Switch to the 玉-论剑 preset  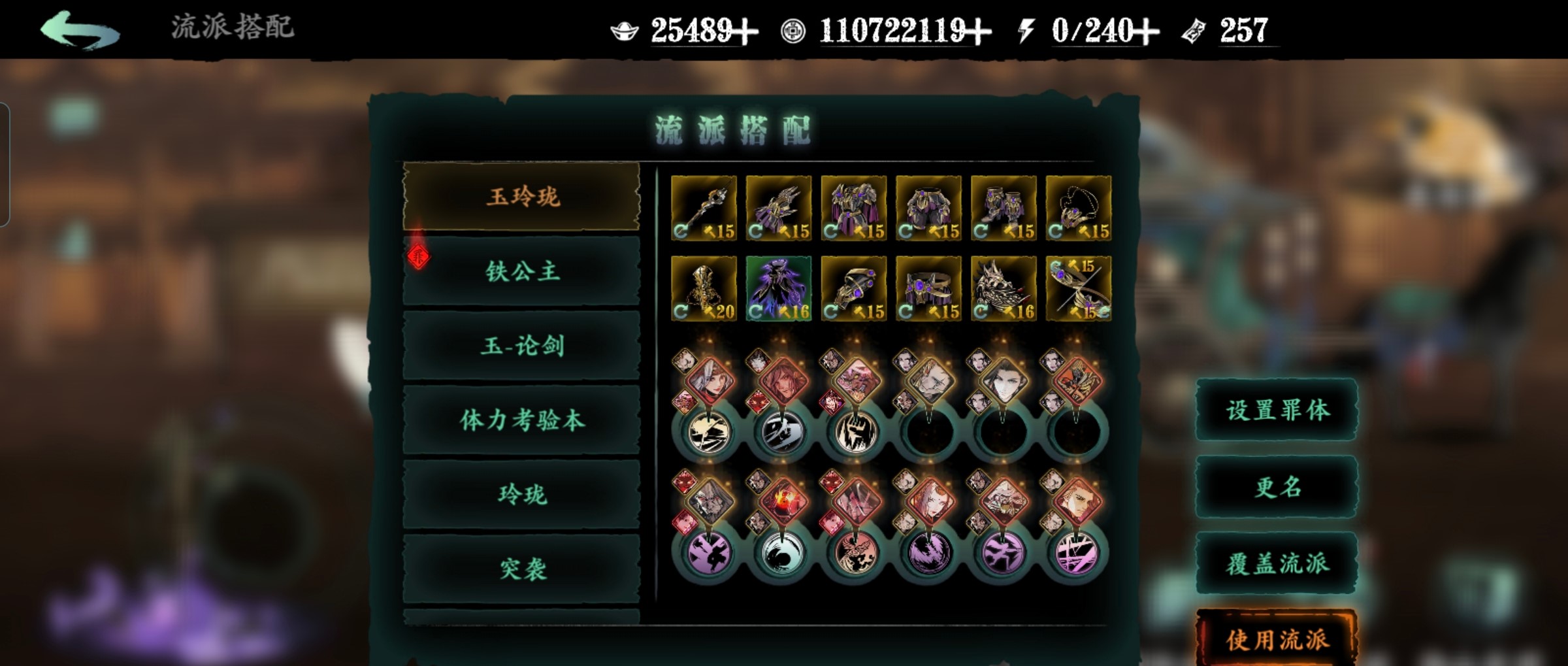click(522, 346)
